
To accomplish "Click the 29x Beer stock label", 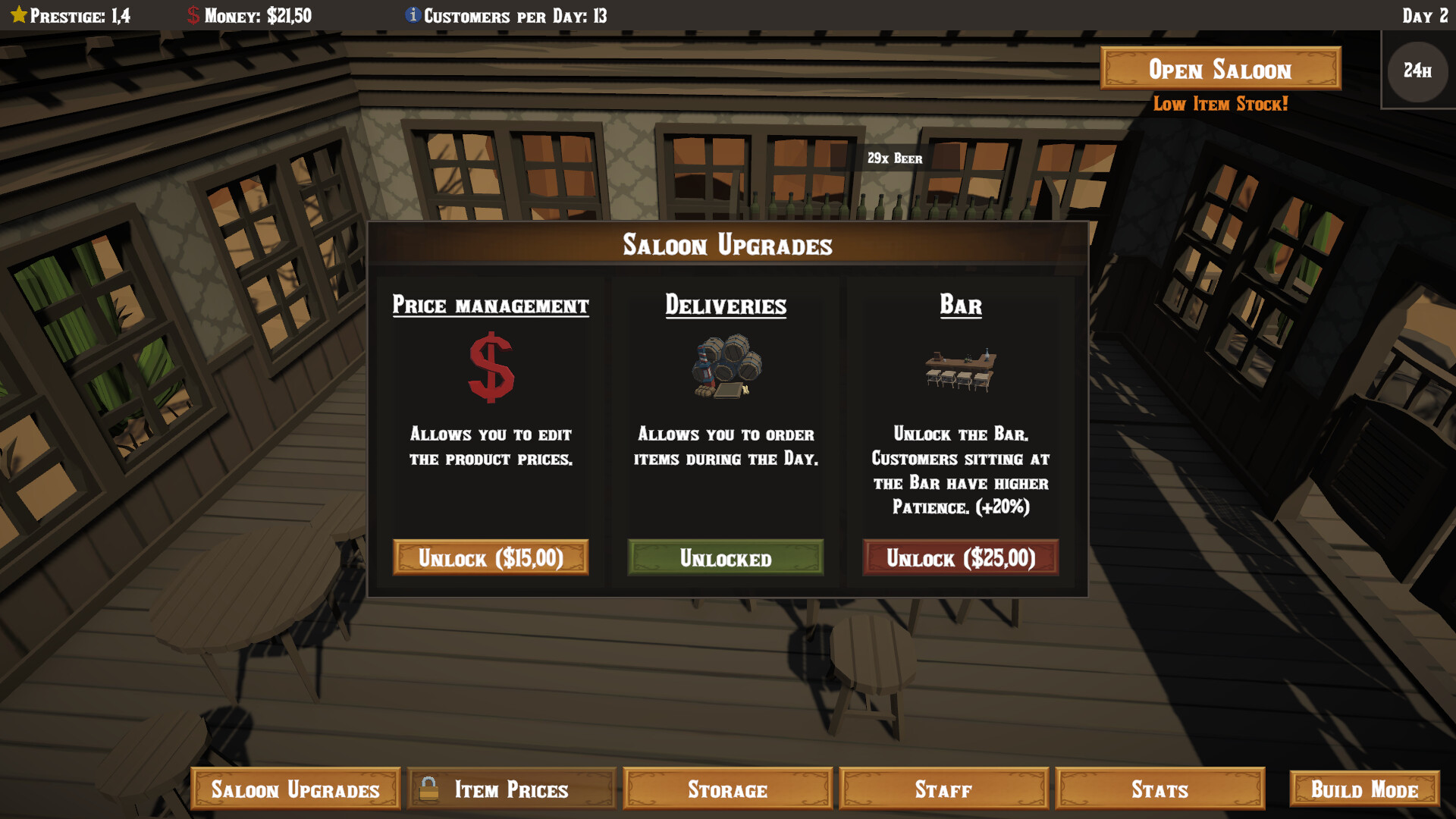I will click(895, 158).
